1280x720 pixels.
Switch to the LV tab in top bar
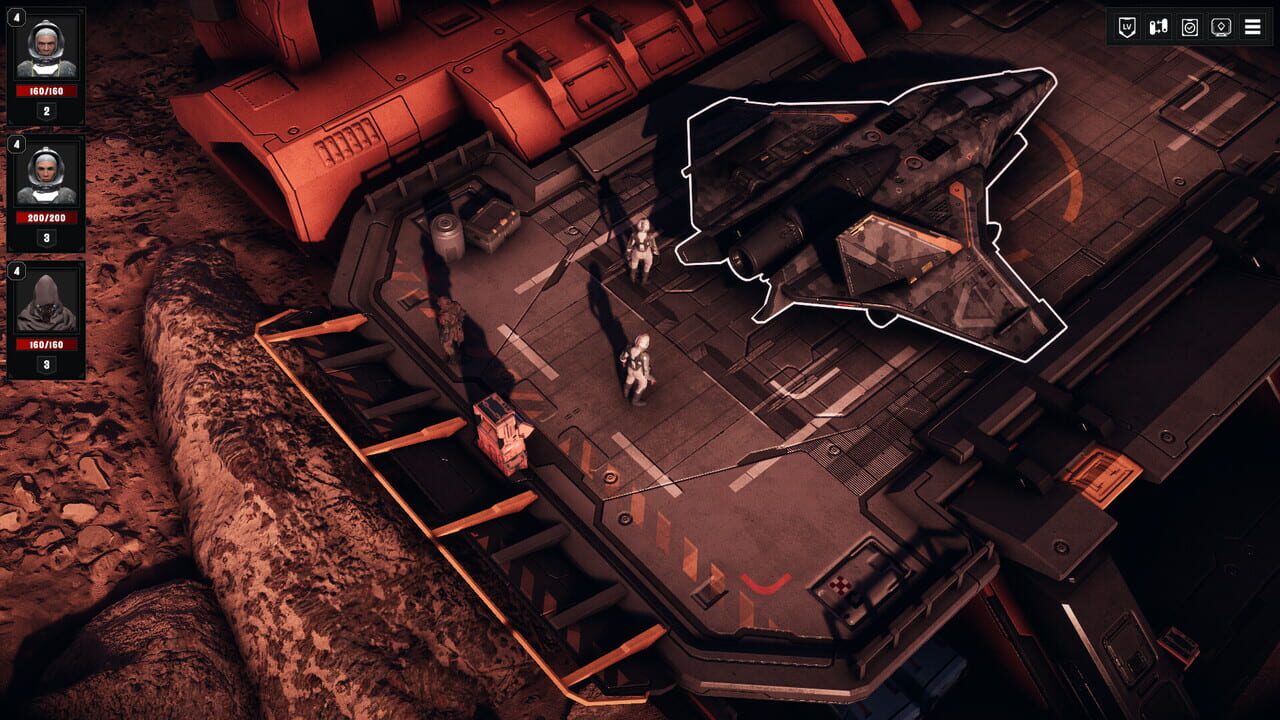coord(1126,26)
